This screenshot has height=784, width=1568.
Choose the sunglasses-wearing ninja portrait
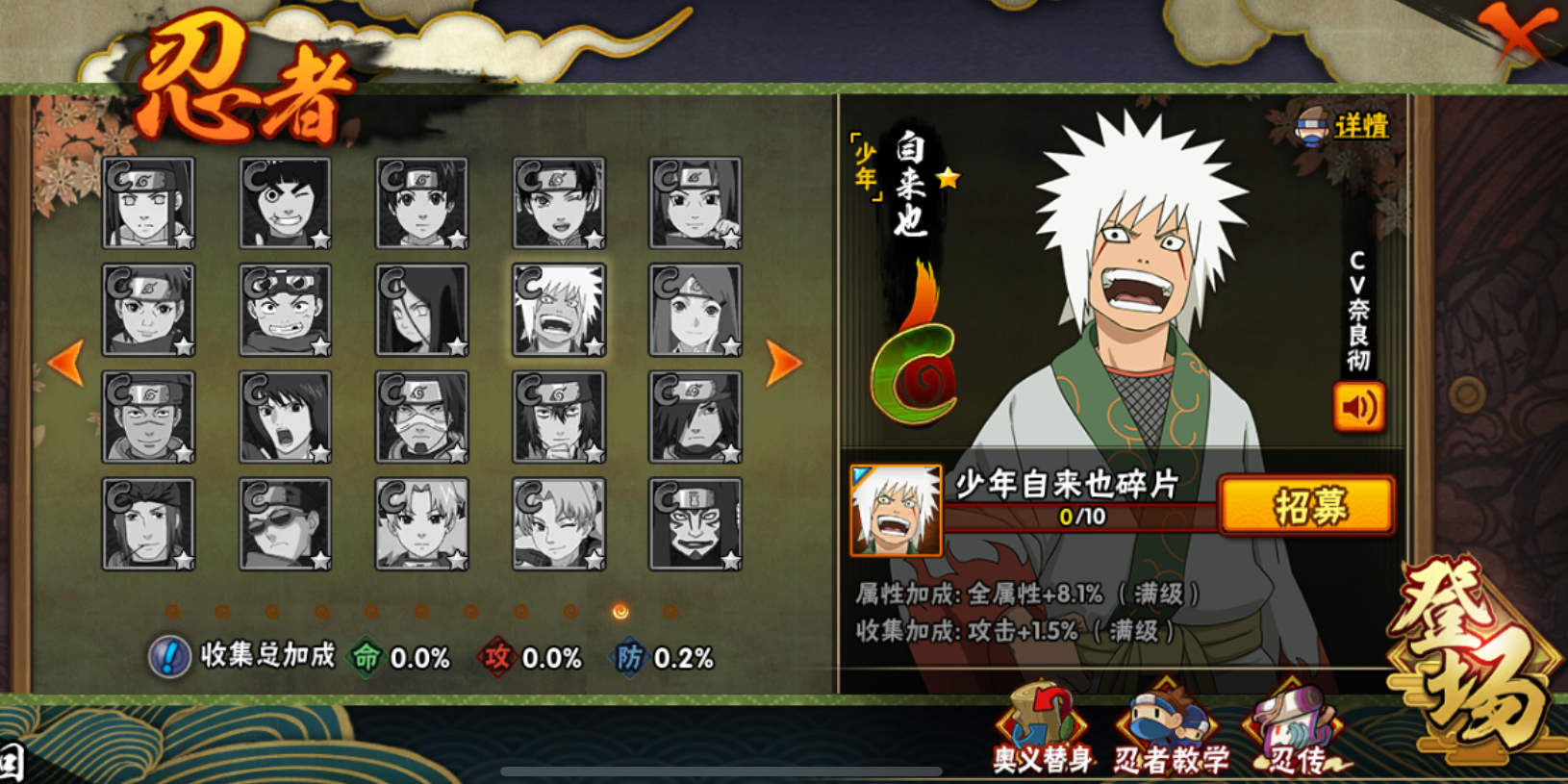285,524
